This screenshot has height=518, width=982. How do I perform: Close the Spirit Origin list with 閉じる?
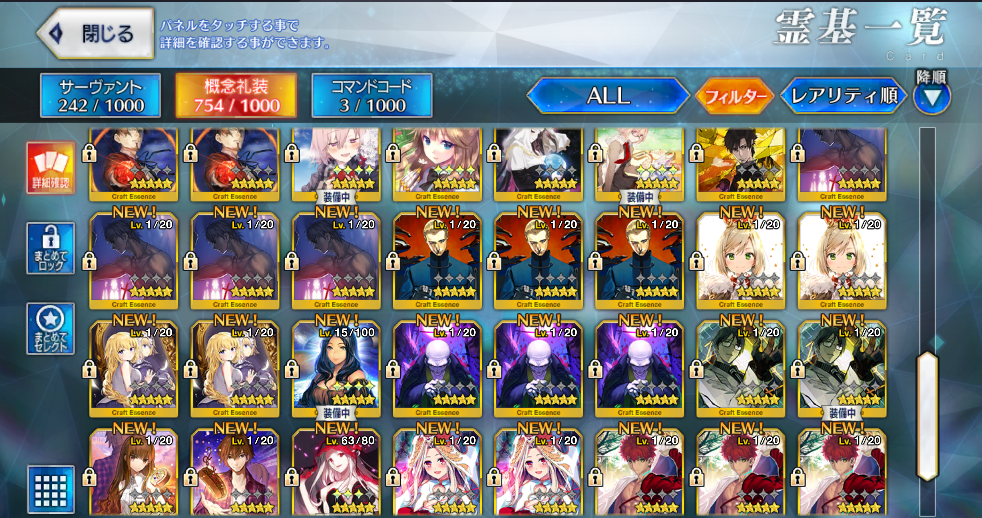point(96,34)
